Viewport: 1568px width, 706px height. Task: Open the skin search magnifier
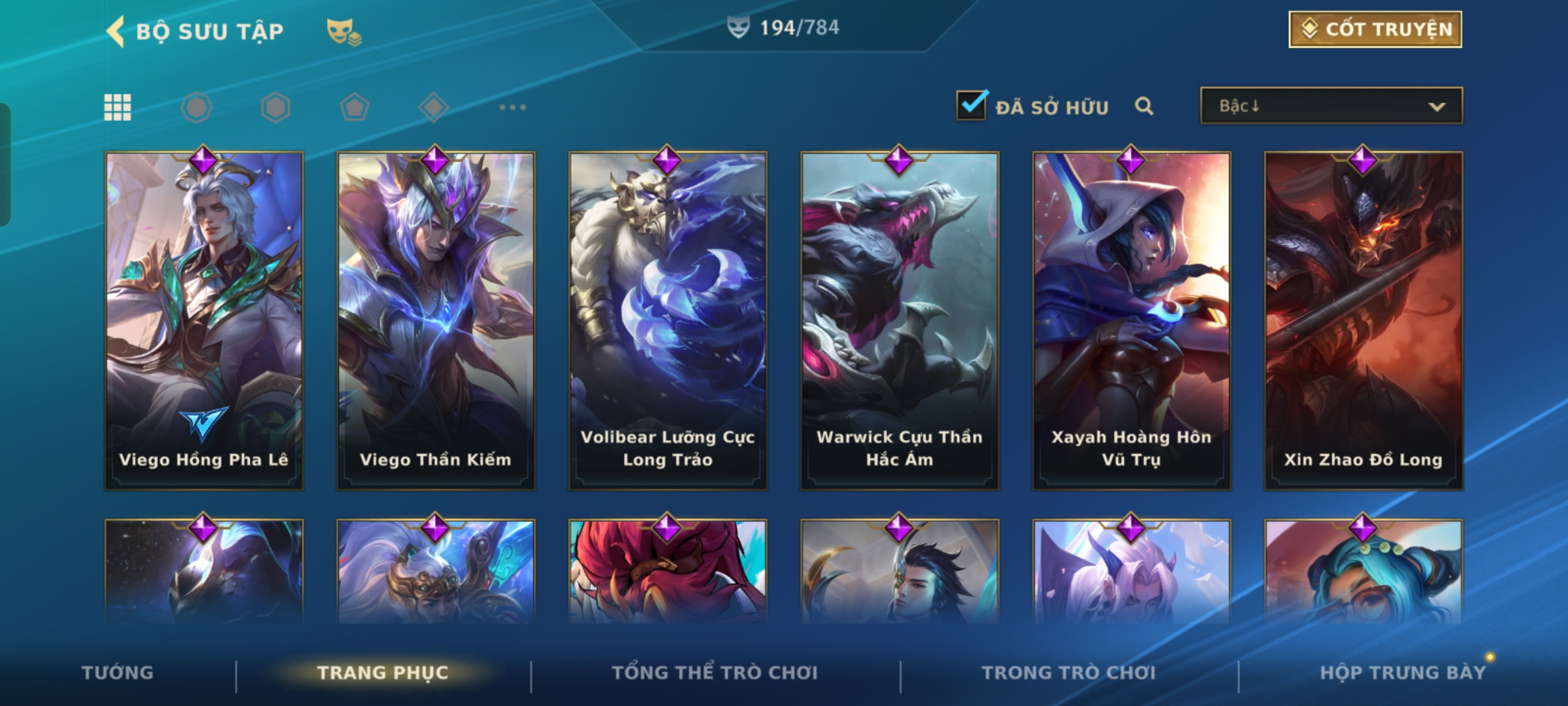click(1143, 106)
